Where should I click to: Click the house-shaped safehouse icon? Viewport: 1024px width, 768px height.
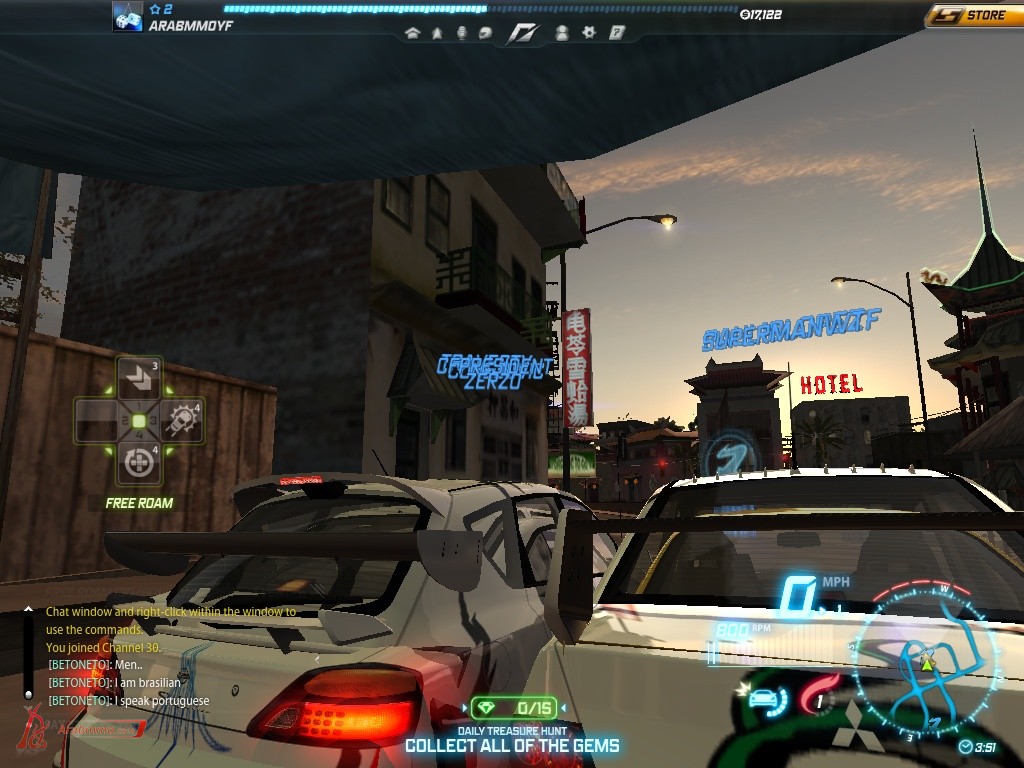point(412,33)
